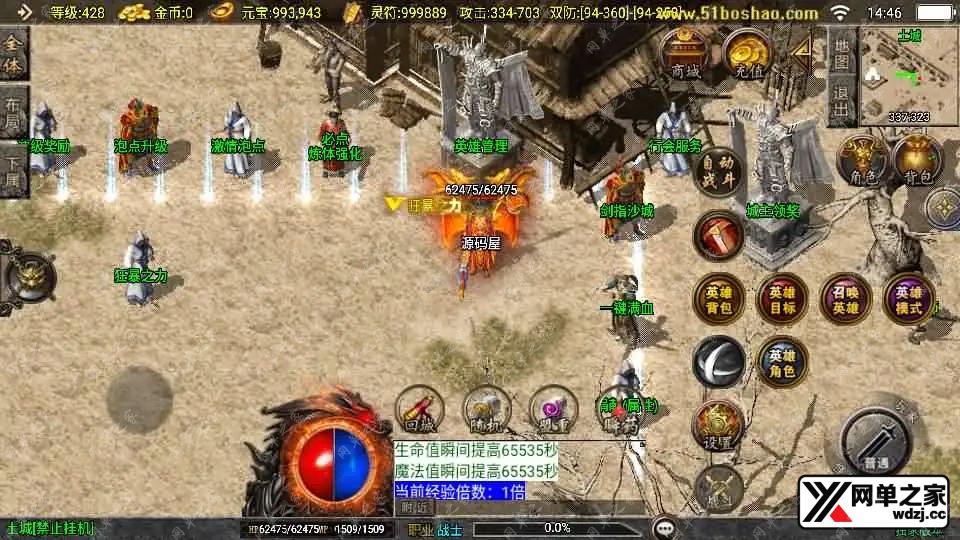
Task: Tap the 召唤英雄 summon hero button
Action: point(845,299)
